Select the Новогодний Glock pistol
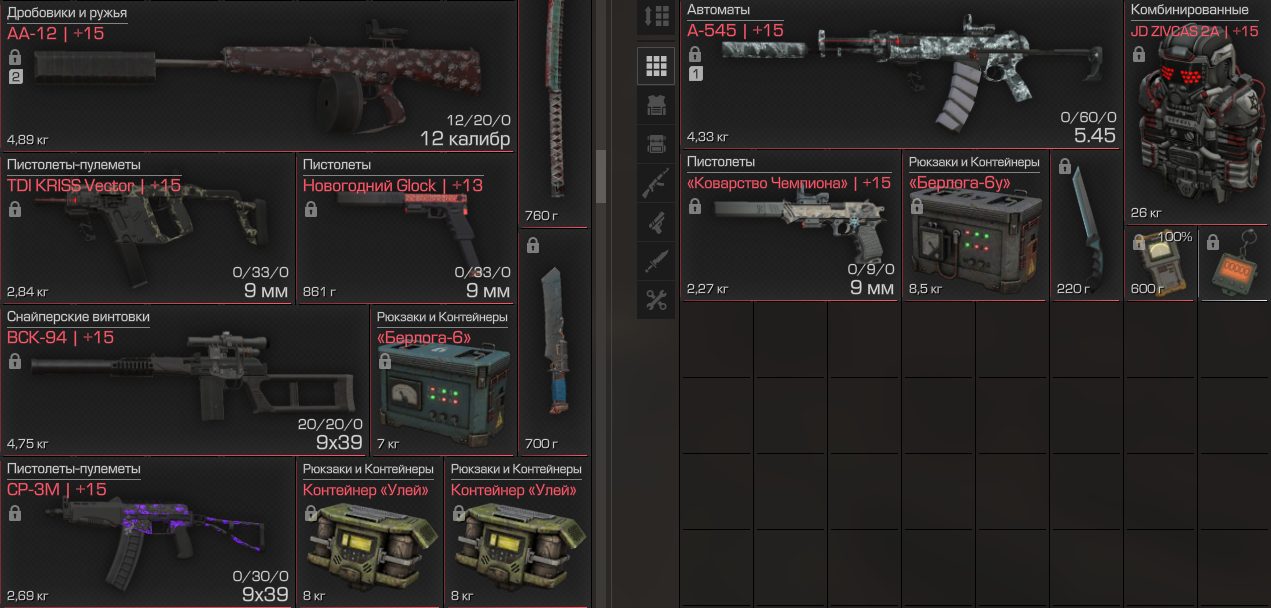Image resolution: width=1271 pixels, height=608 pixels. [406, 230]
